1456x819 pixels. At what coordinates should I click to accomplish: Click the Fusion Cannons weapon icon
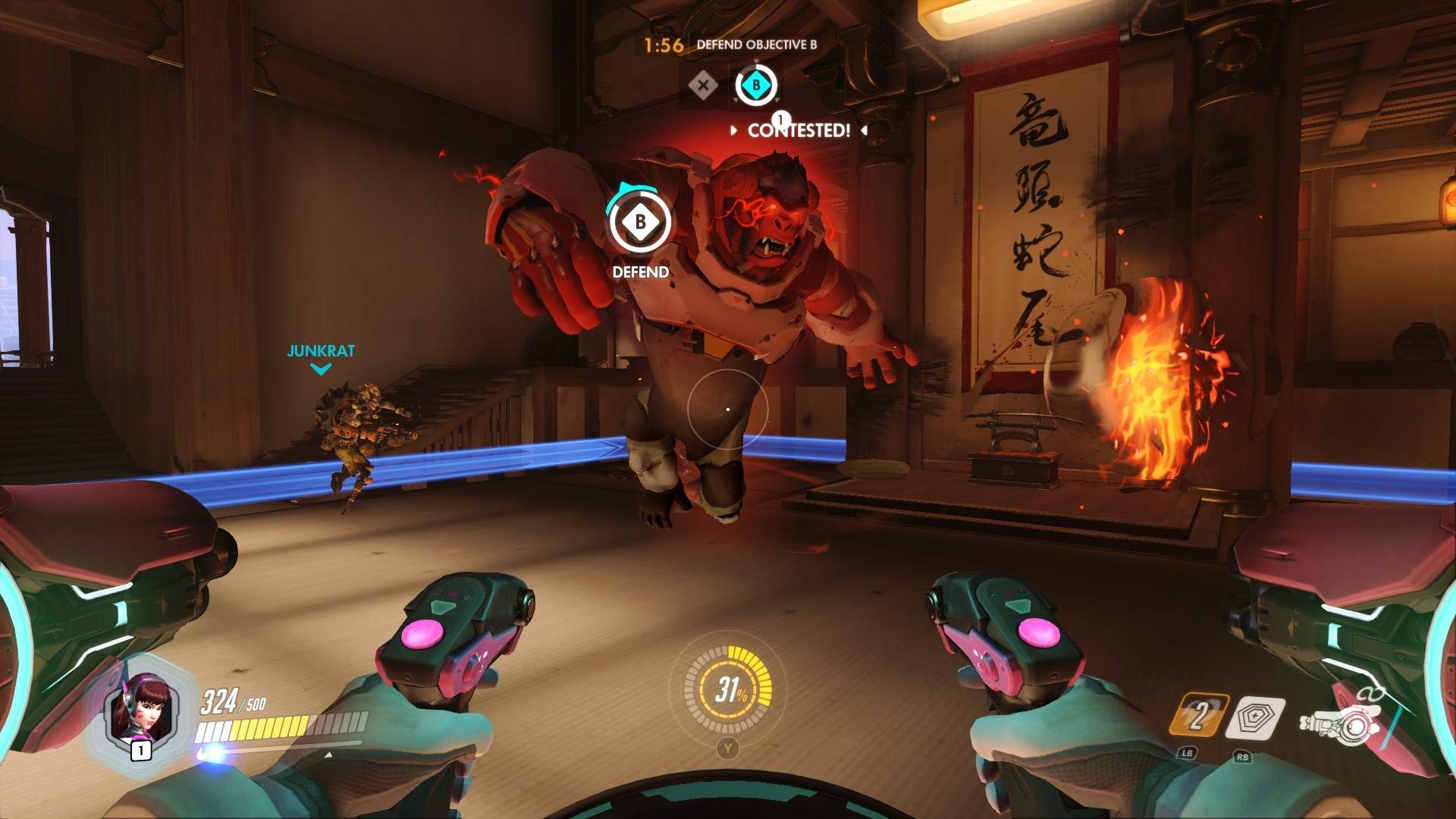coord(1338,725)
